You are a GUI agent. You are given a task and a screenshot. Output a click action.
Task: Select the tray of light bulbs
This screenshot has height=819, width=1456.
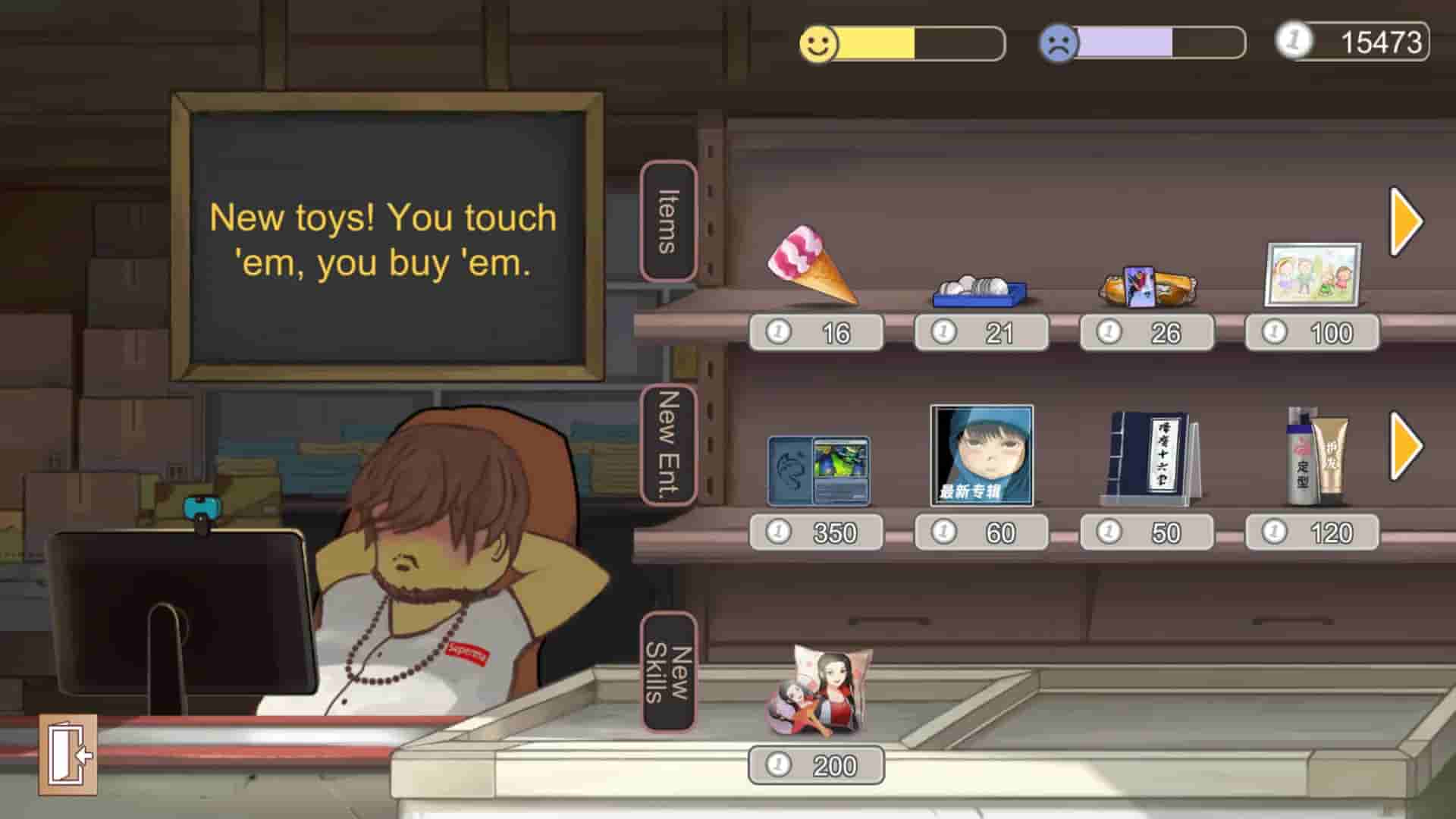978,288
